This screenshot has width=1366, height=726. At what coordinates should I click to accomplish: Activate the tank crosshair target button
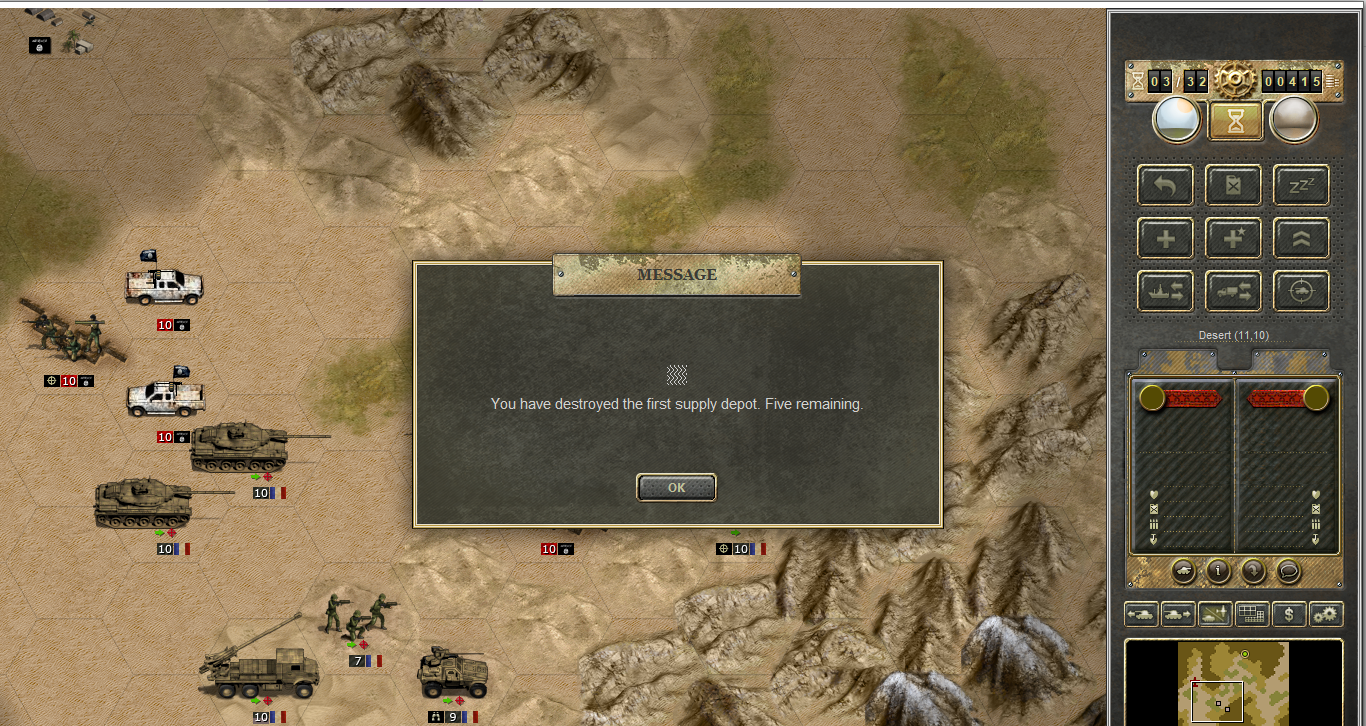point(1301,291)
